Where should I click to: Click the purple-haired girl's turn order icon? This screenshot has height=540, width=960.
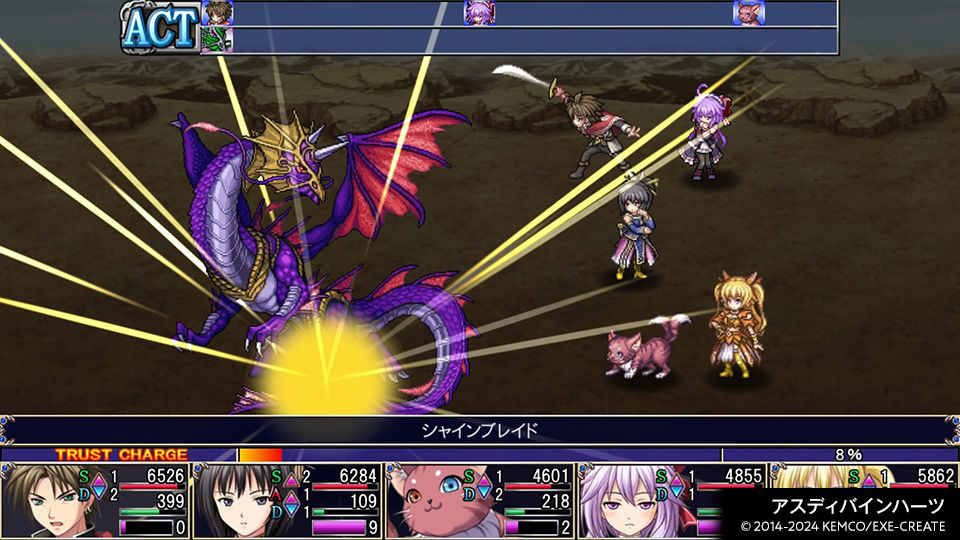478,13
